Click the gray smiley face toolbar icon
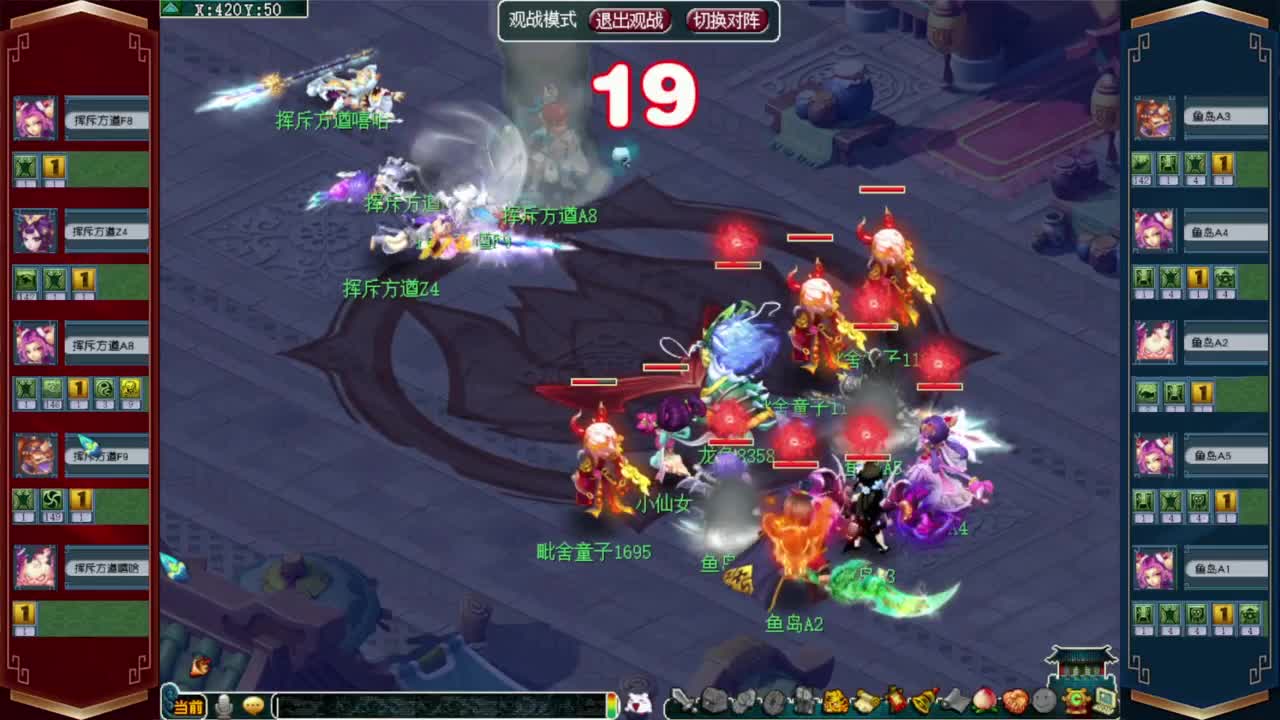 pos(1043,702)
